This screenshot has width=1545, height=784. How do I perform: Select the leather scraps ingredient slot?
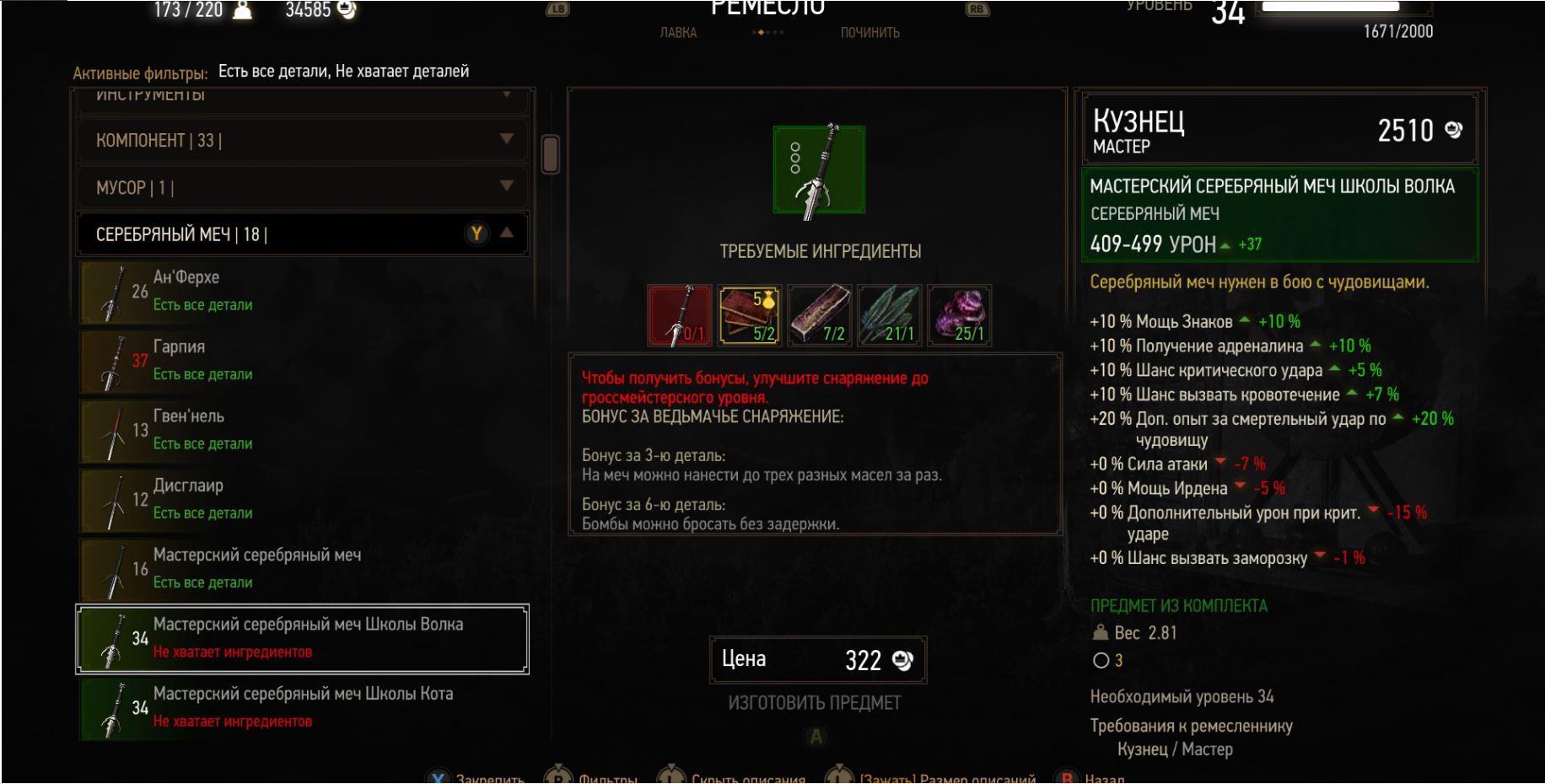(749, 315)
